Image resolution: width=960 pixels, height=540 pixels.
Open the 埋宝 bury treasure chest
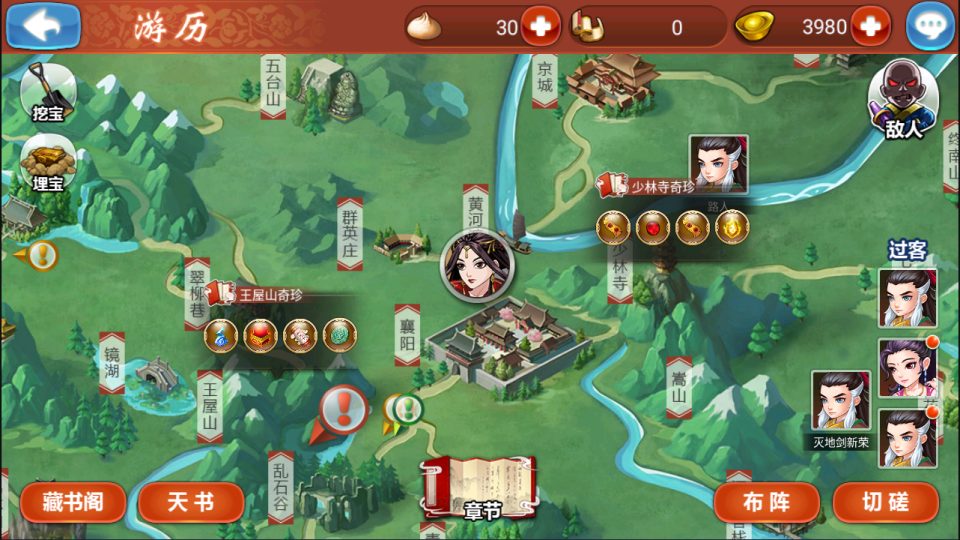(47, 162)
